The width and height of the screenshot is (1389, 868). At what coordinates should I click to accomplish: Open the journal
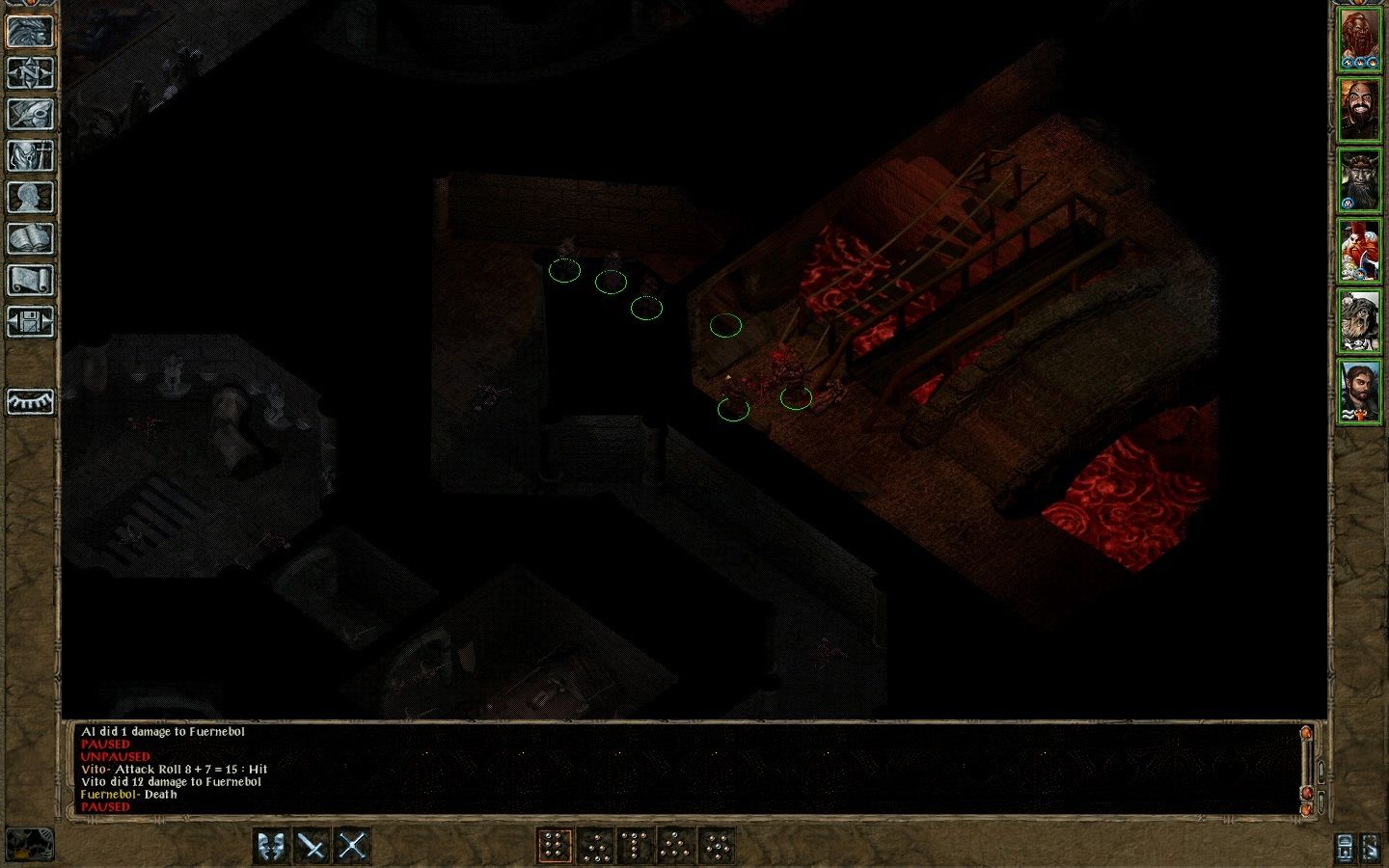tap(32, 116)
